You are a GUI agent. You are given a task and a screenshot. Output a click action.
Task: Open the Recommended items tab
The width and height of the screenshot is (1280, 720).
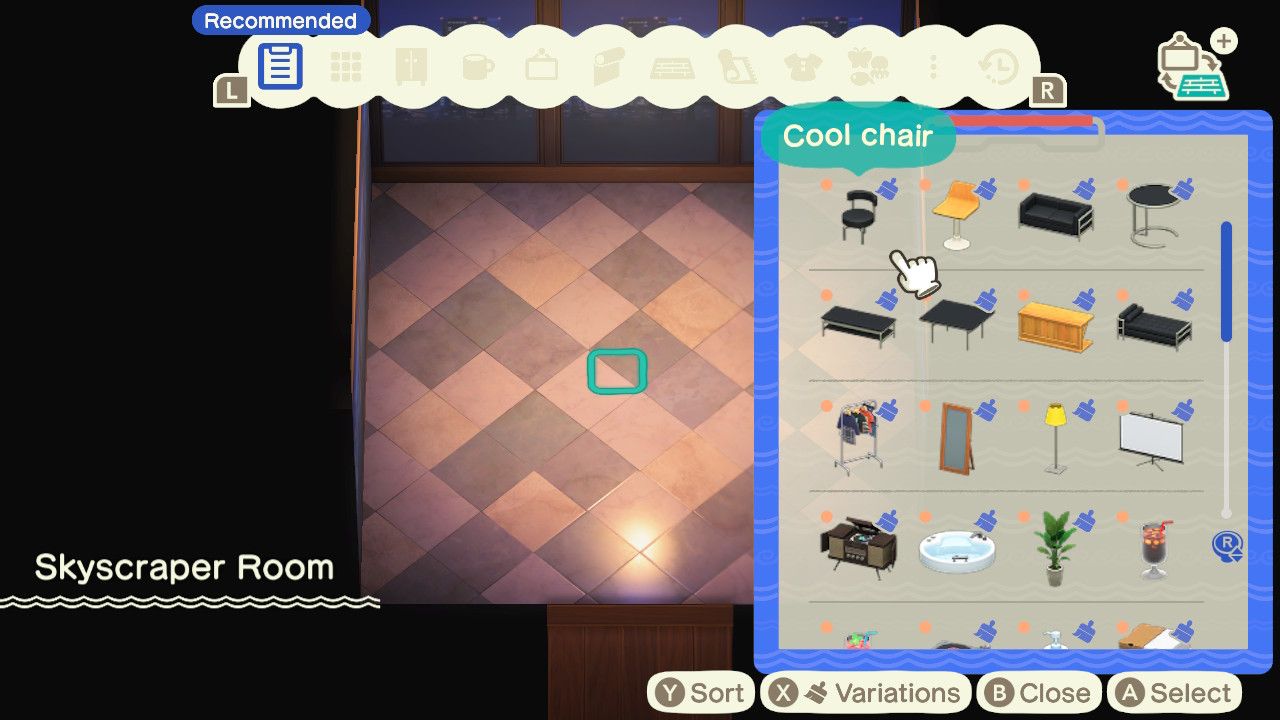pos(280,65)
